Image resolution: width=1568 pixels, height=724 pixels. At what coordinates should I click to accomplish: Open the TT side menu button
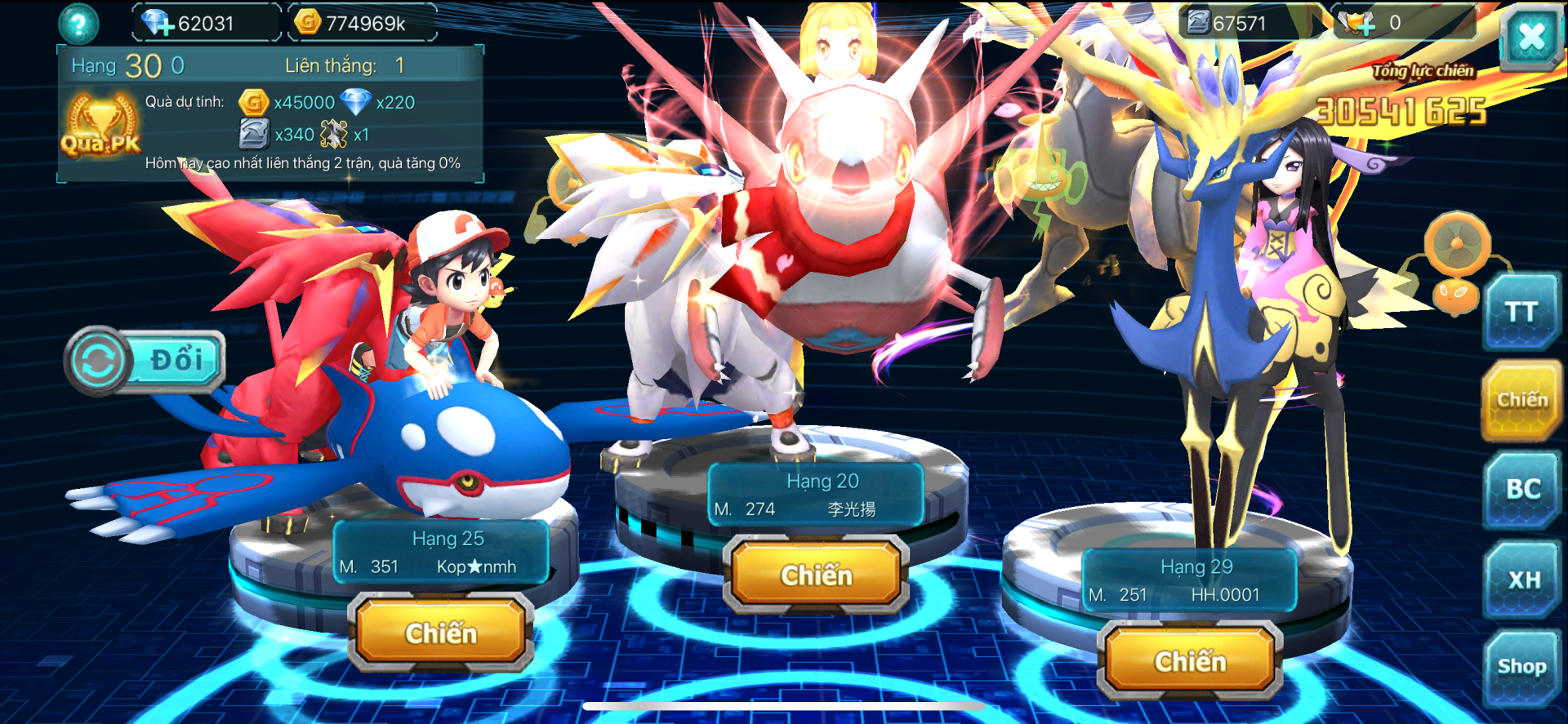click(1521, 313)
